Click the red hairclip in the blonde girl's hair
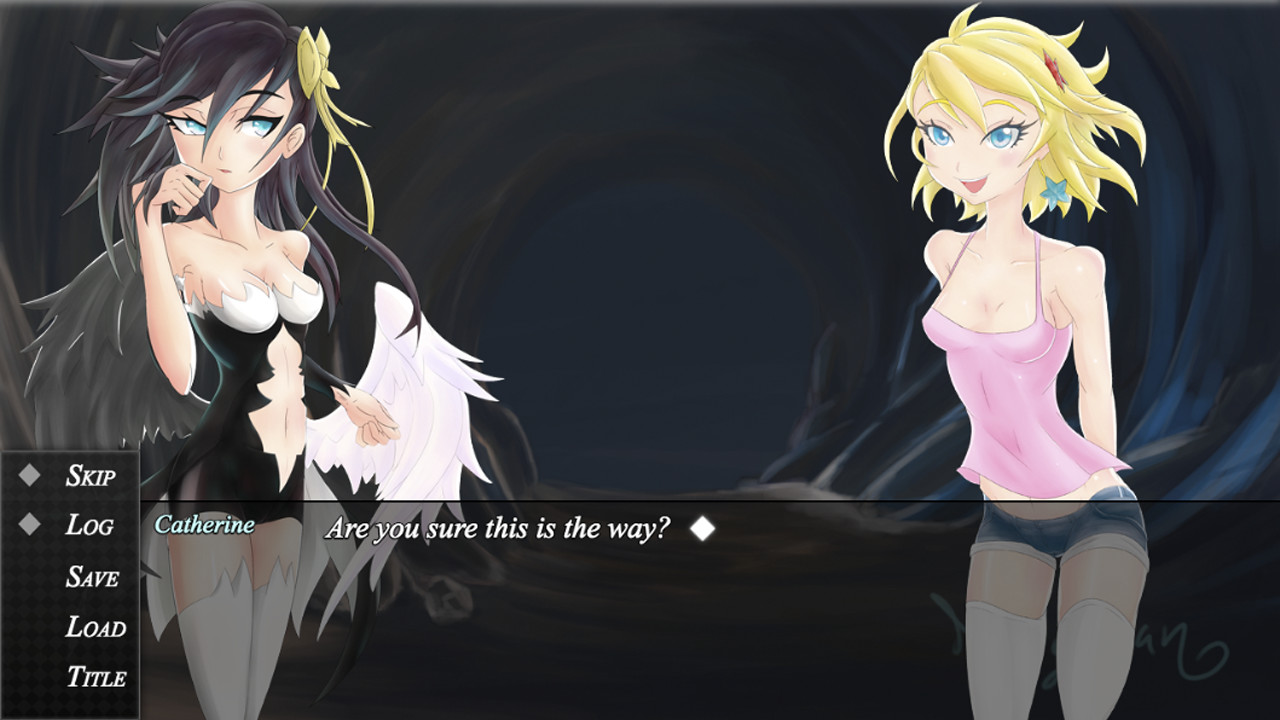The image size is (1280, 720). [1051, 68]
